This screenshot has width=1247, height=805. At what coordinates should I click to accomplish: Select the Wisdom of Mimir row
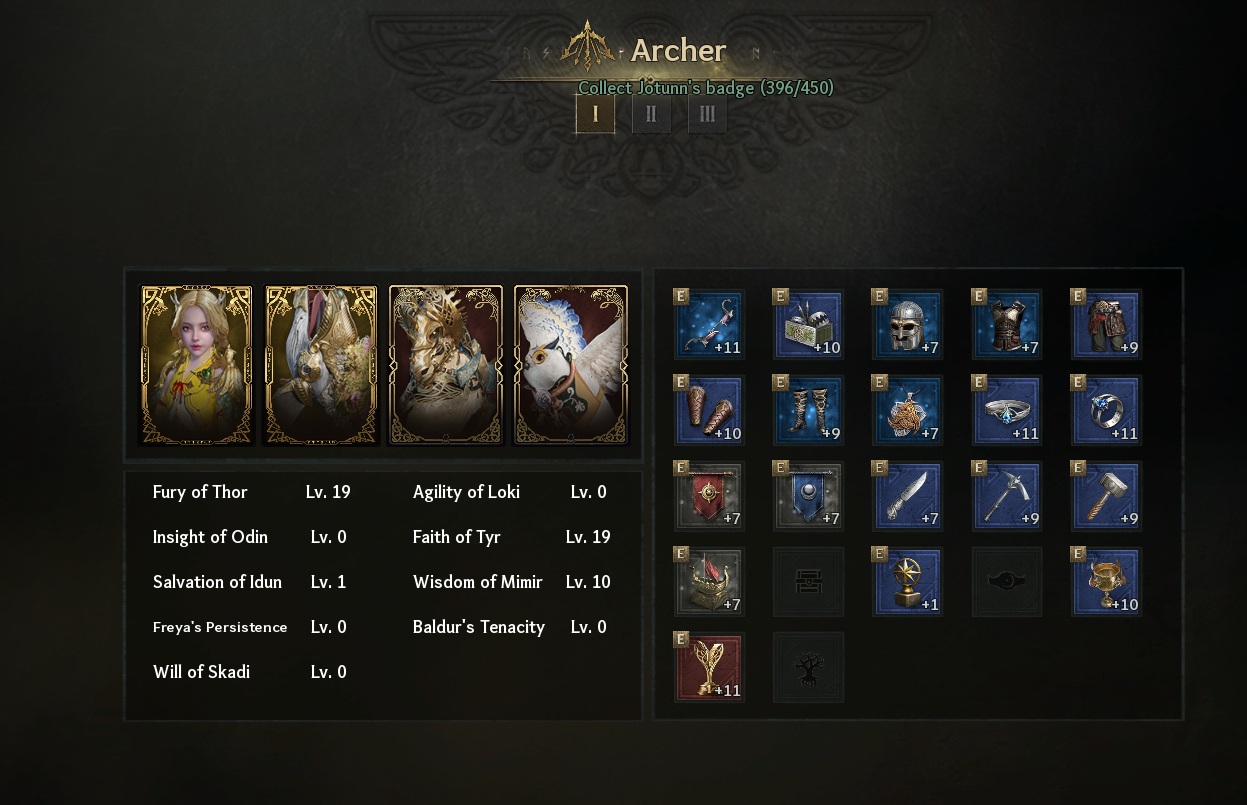(511, 582)
